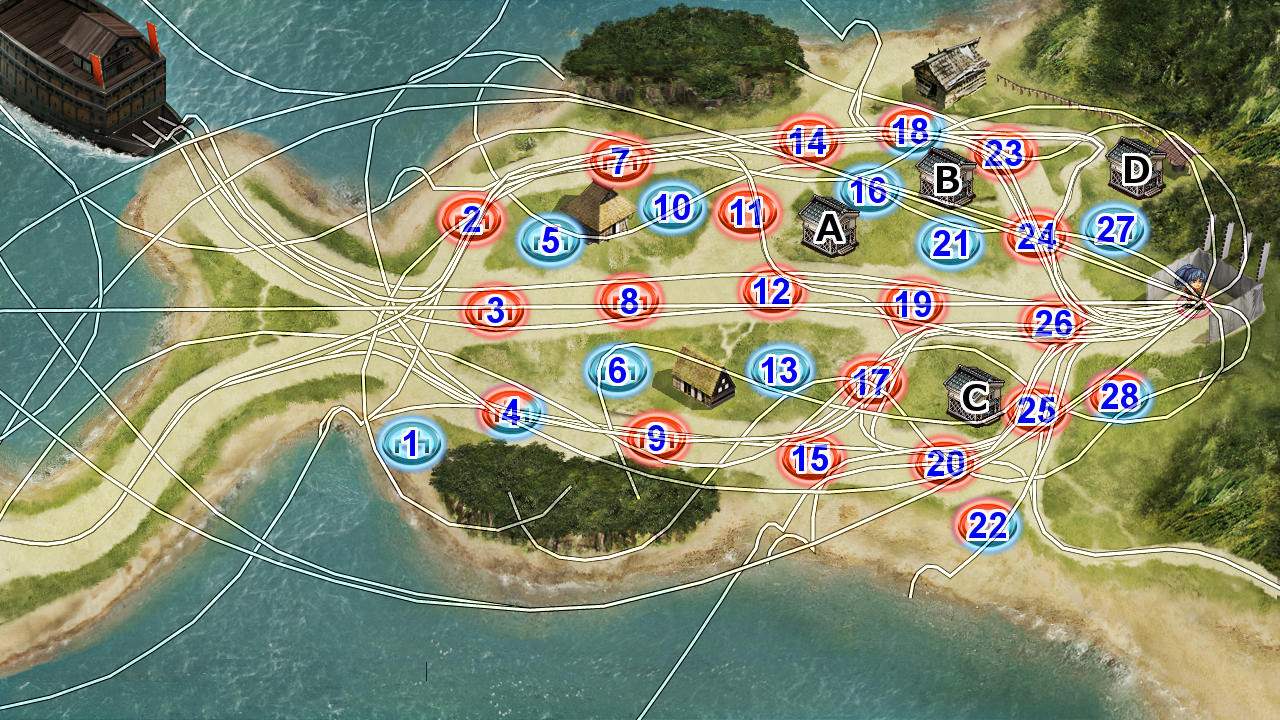
Task: Select the red marker numbered 19
Action: (913, 303)
